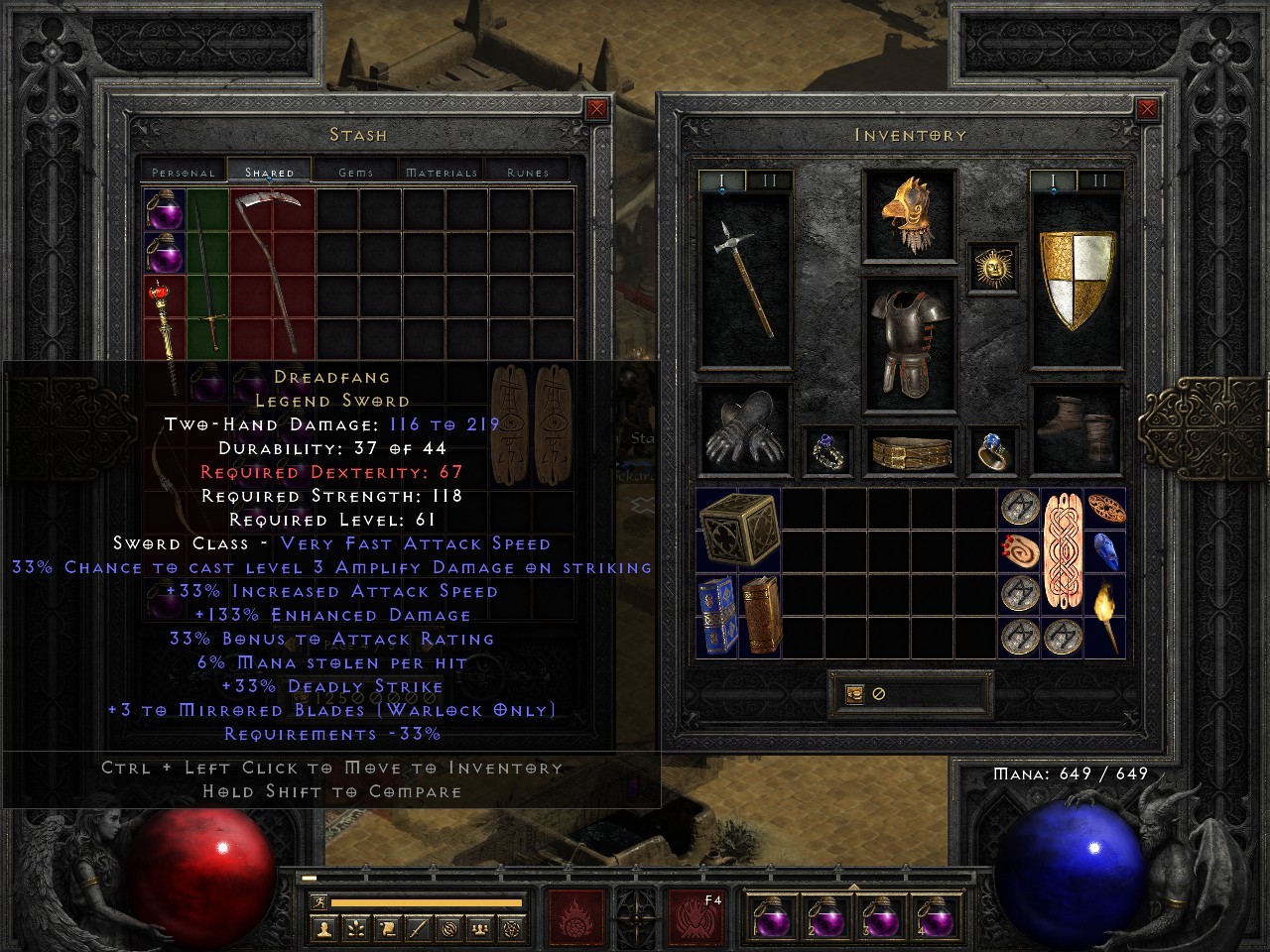Select the sword icon on the bottom toolbar
This screenshot has width=1270, height=952.
point(417,929)
